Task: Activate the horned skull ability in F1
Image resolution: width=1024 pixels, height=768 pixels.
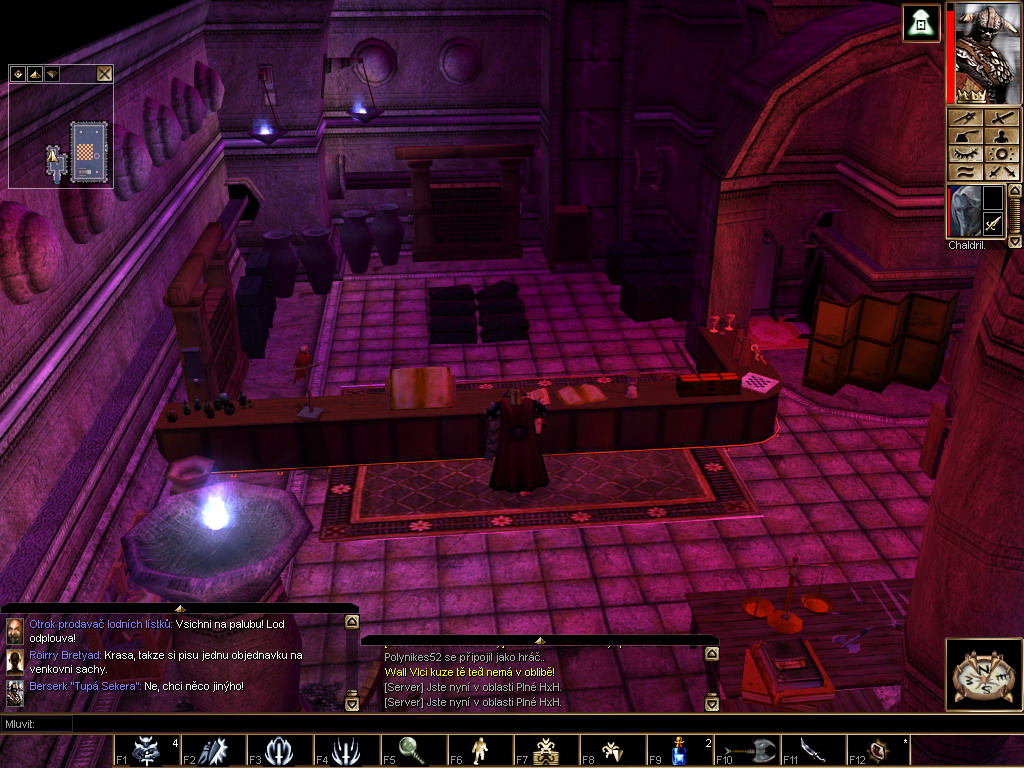Action: click(x=145, y=750)
